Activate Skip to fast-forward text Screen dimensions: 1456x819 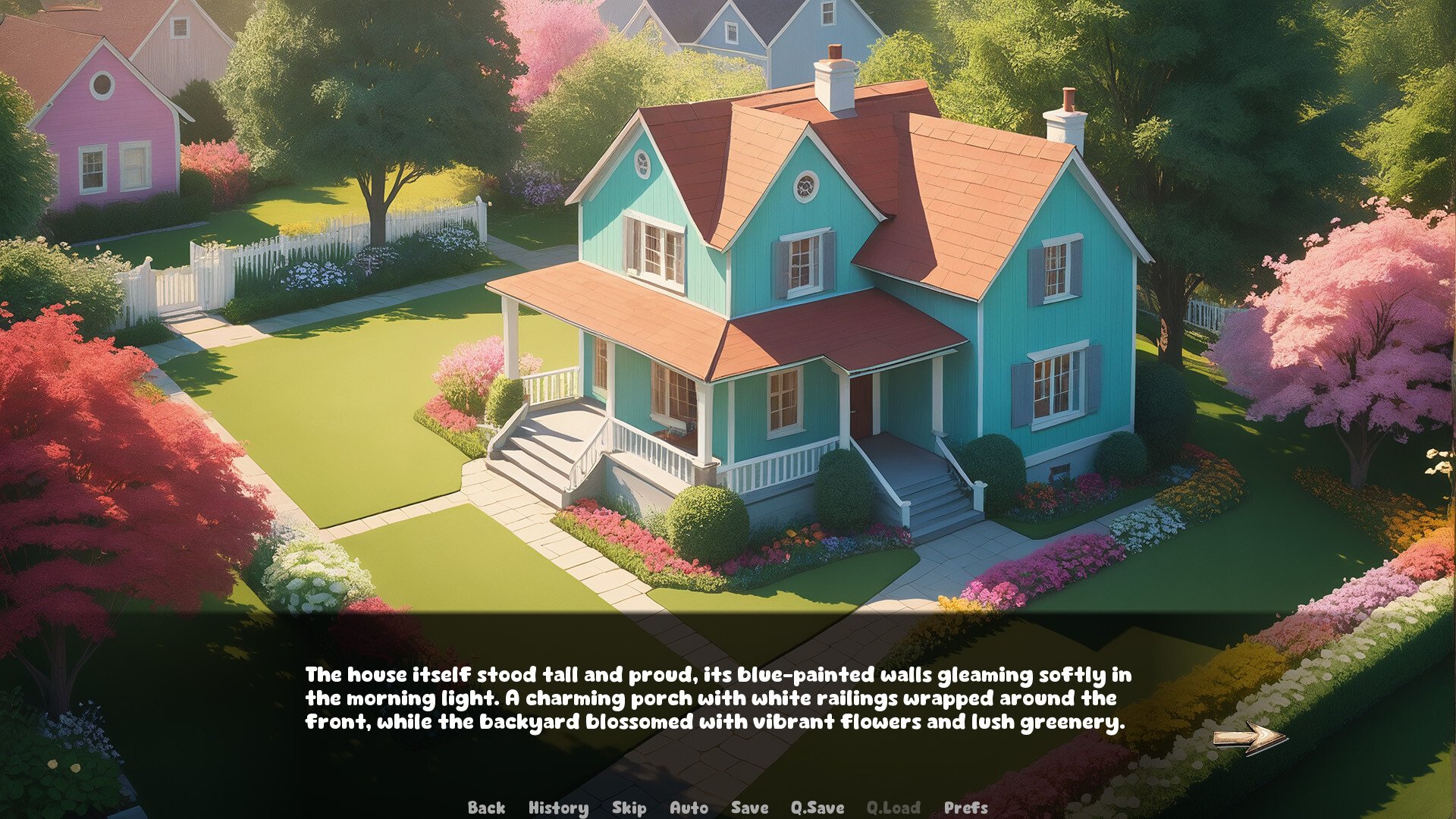click(629, 808)
